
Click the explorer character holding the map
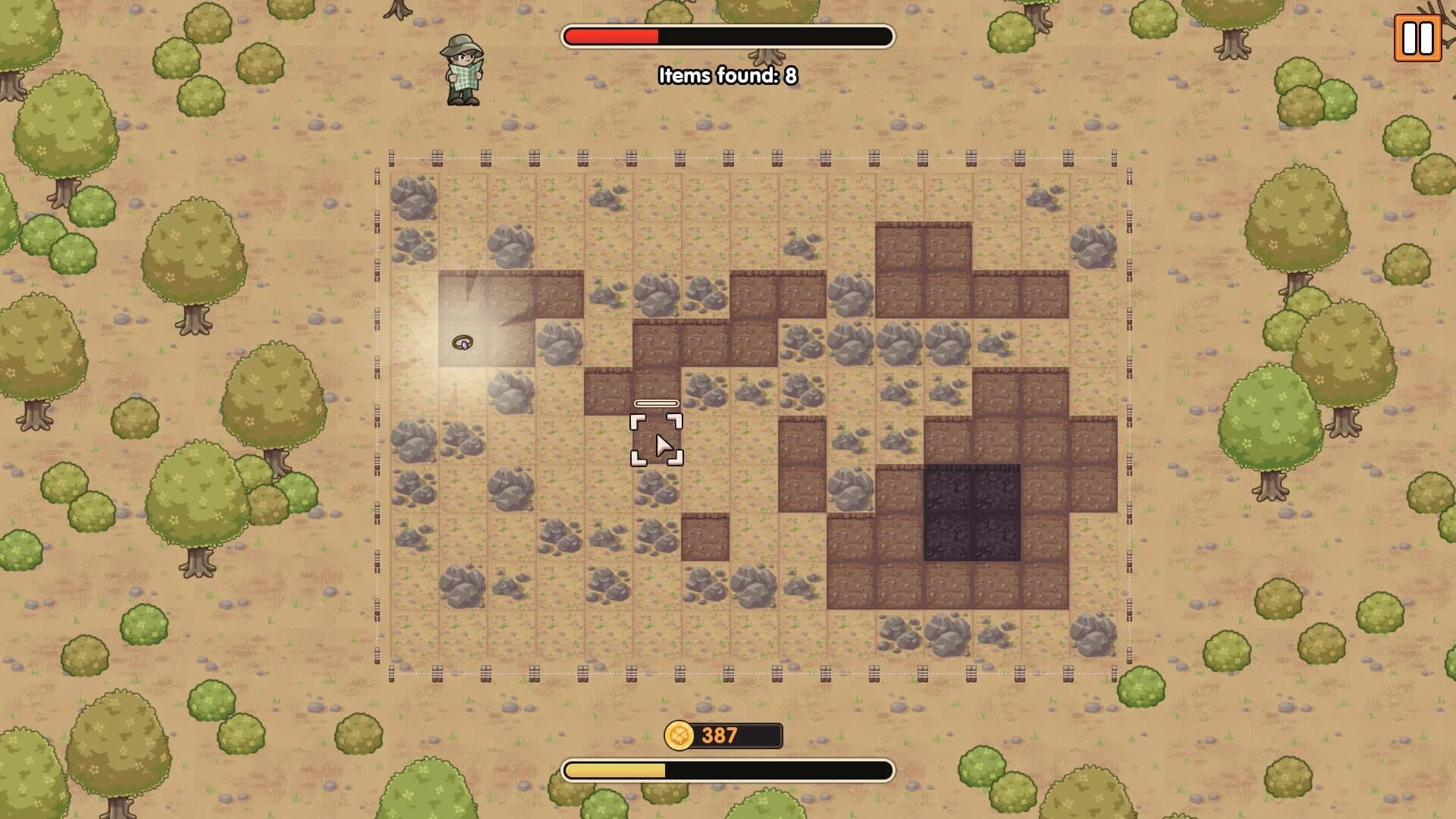click(x=461, y=70)
